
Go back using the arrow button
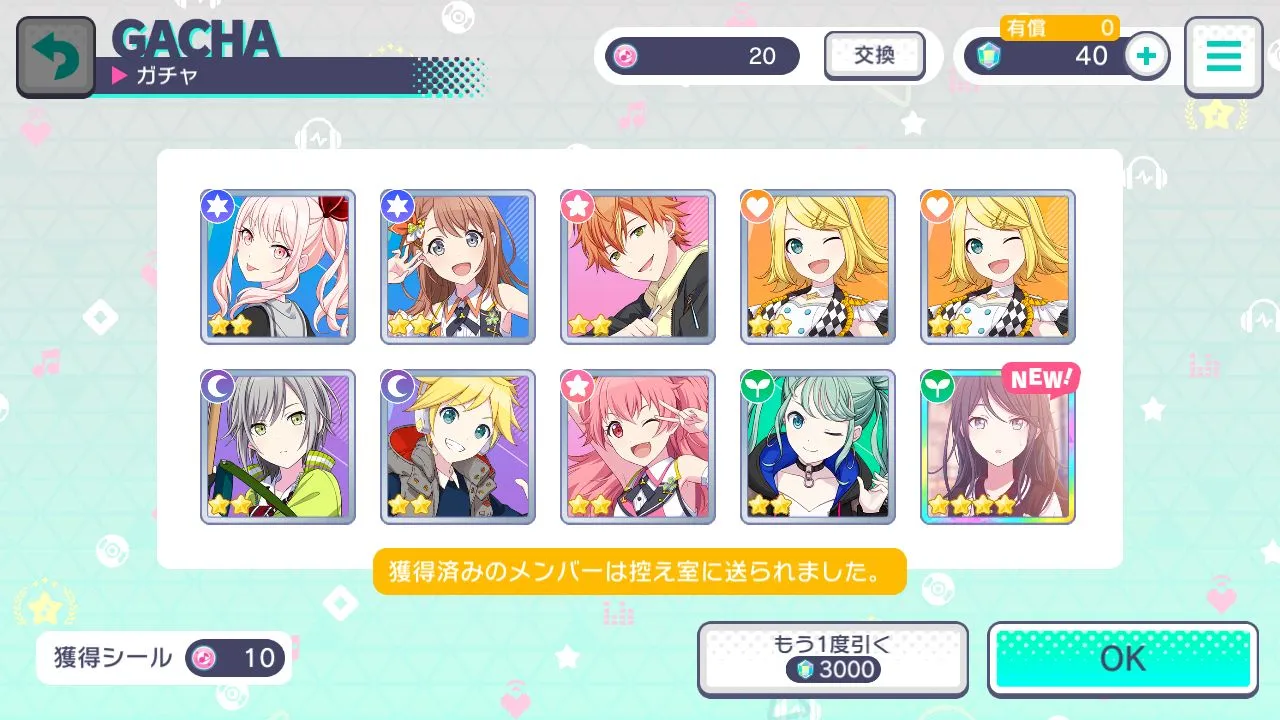(x=55, y=57)
